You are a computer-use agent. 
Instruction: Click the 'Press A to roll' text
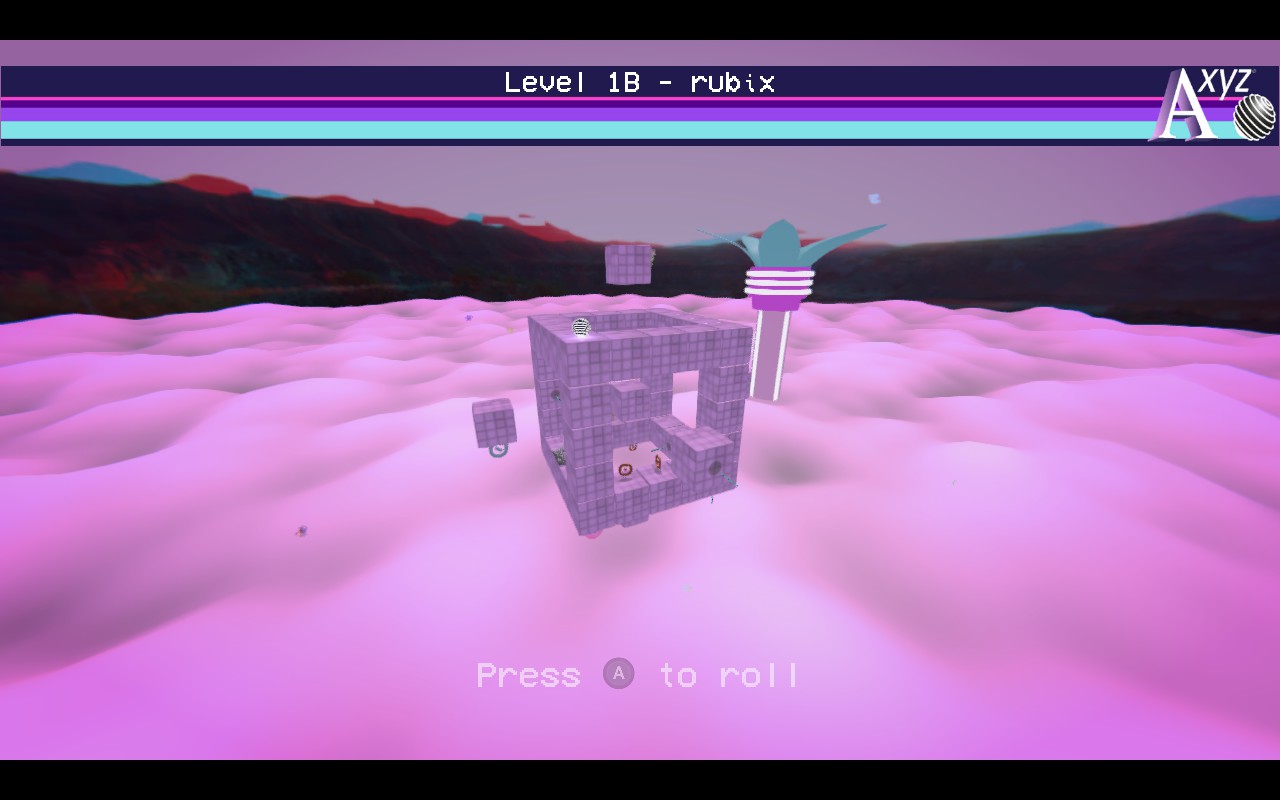click(640, 675)
